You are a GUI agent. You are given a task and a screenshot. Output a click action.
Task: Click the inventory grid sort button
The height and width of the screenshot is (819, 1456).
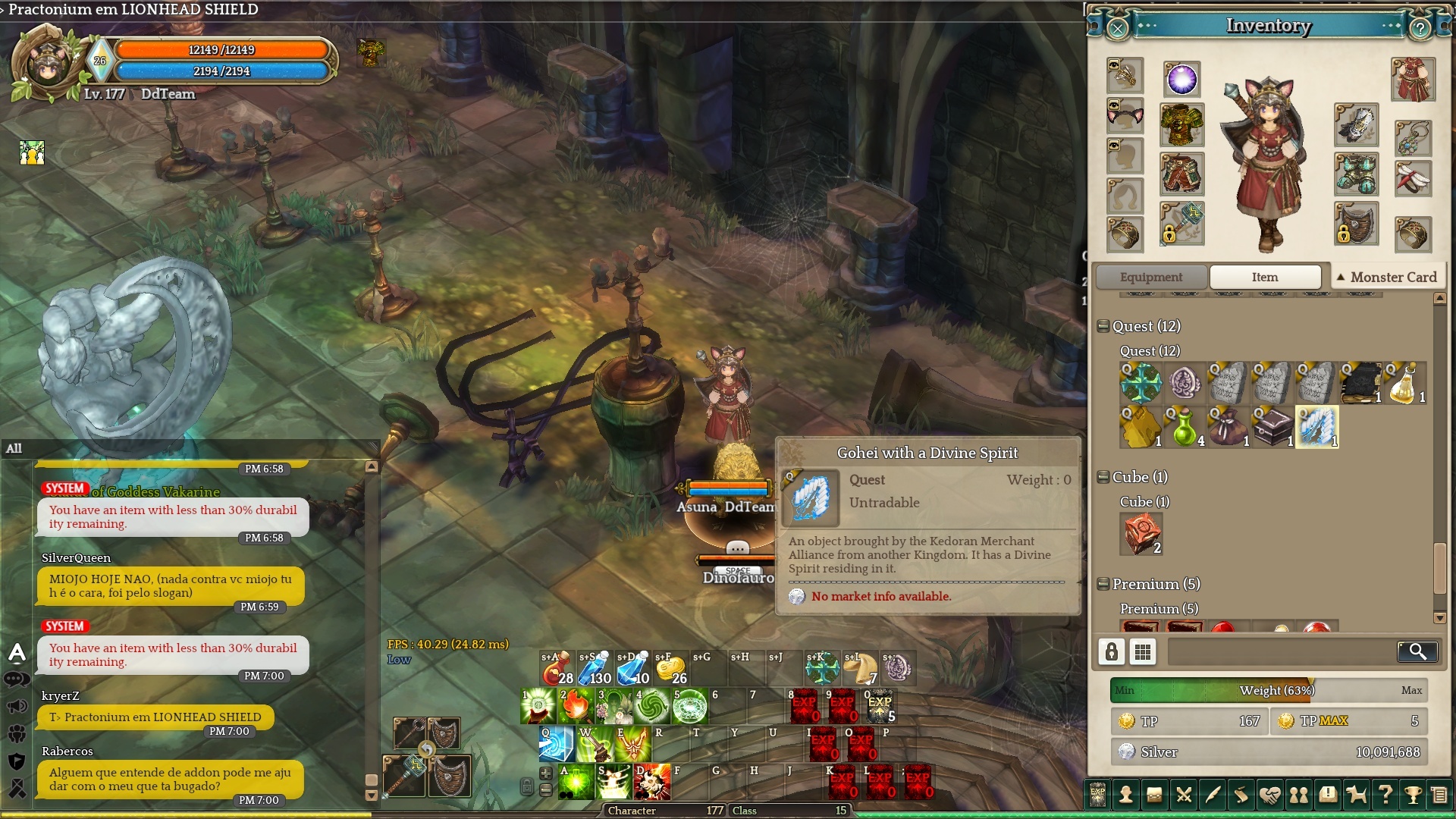coord(1143,651)
